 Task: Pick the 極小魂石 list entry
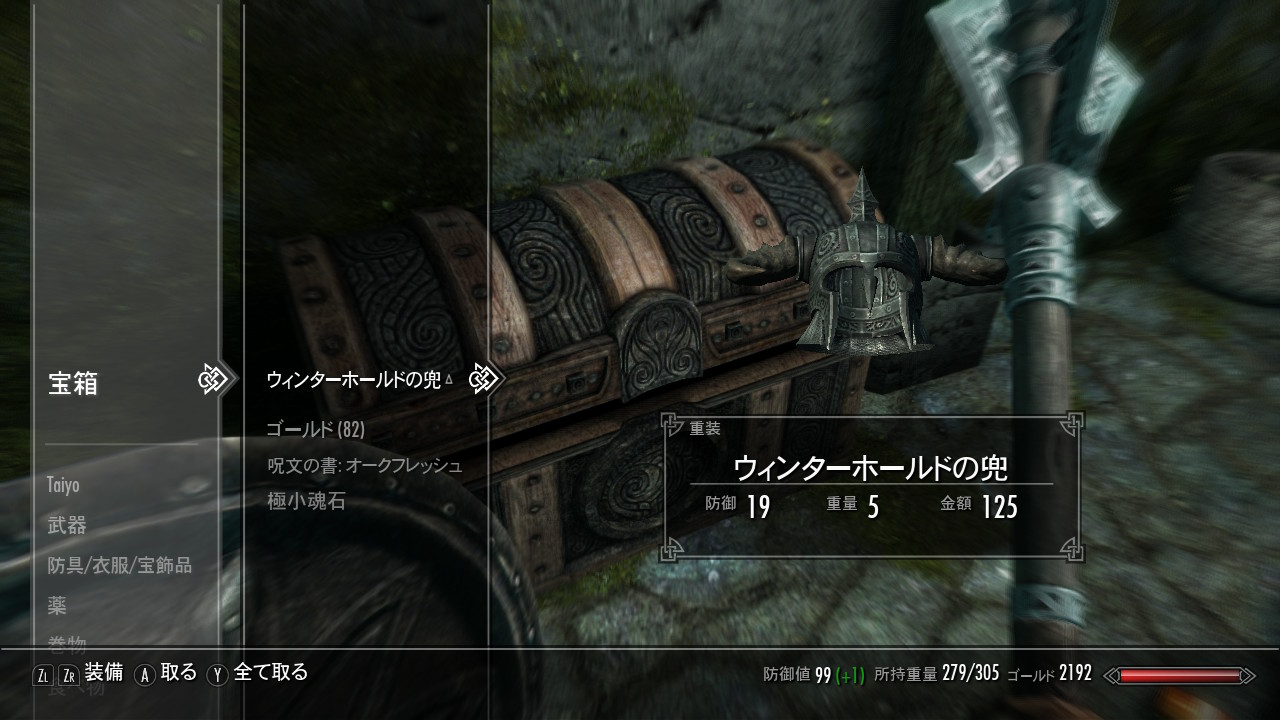[x=306, y=501]
